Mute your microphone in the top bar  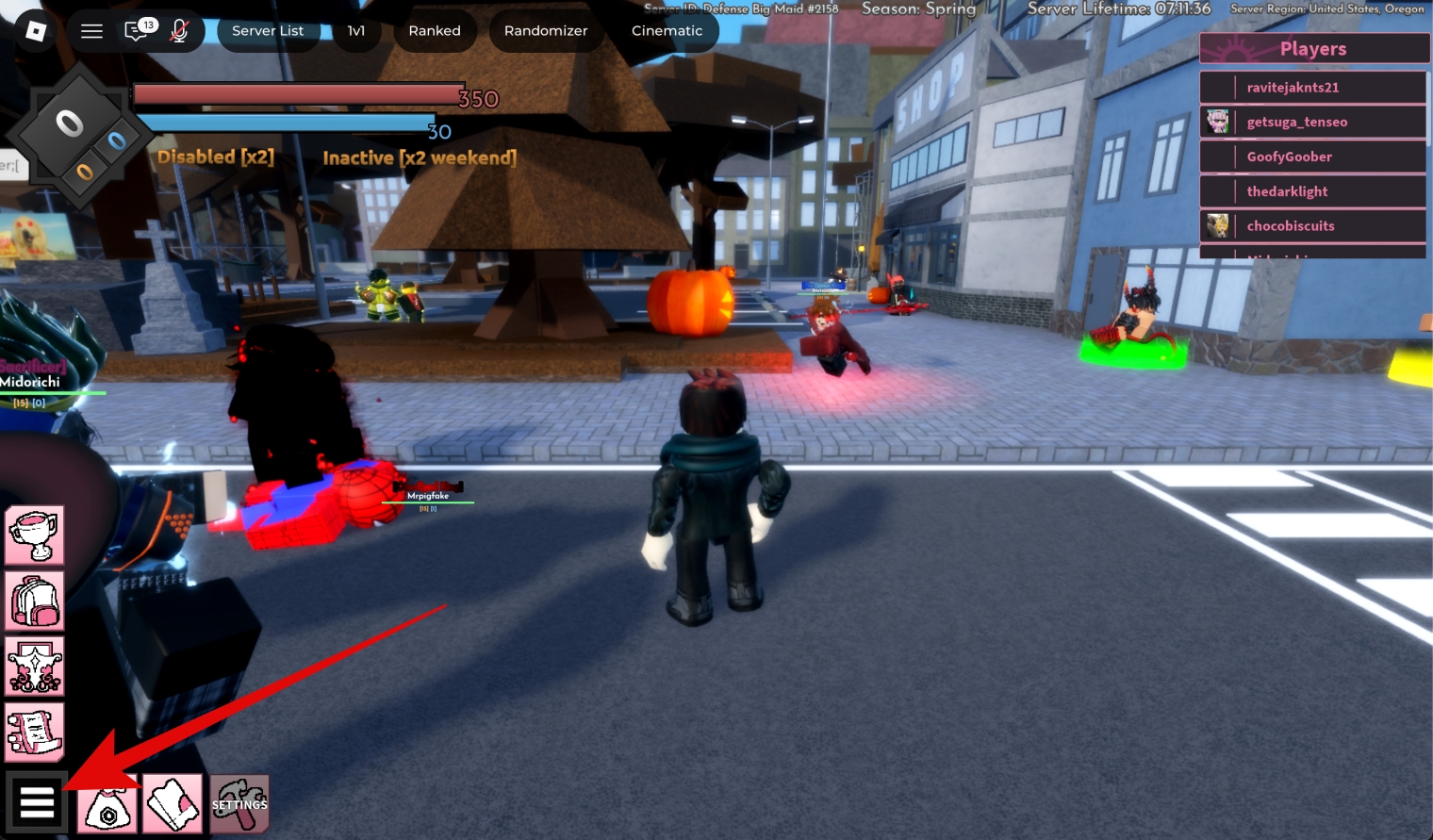pos(178,30)
